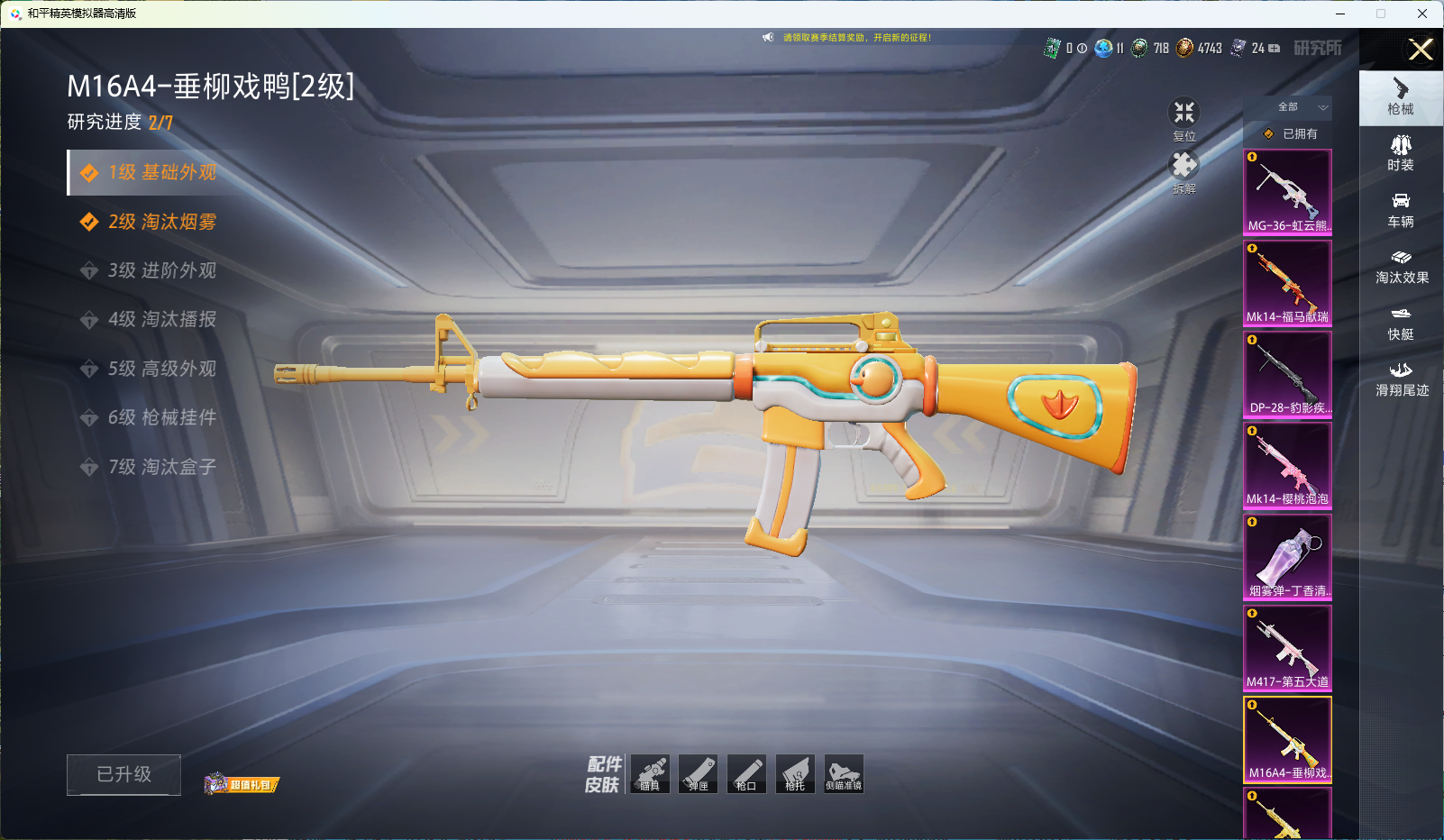The image size is (1444, 840).
Task: Select the MG-36 虹云熊 skin thumbnail
Action: pyautogui.click(x=1287, y=192)
